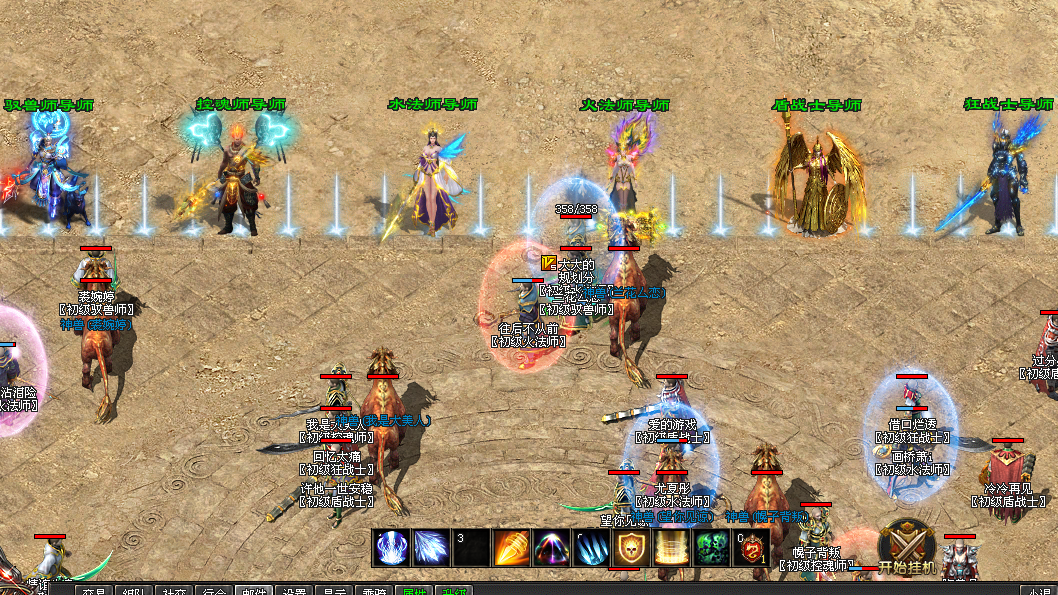Open the 邮件 mail button
Screen dimensions: 1058x595
251,590
